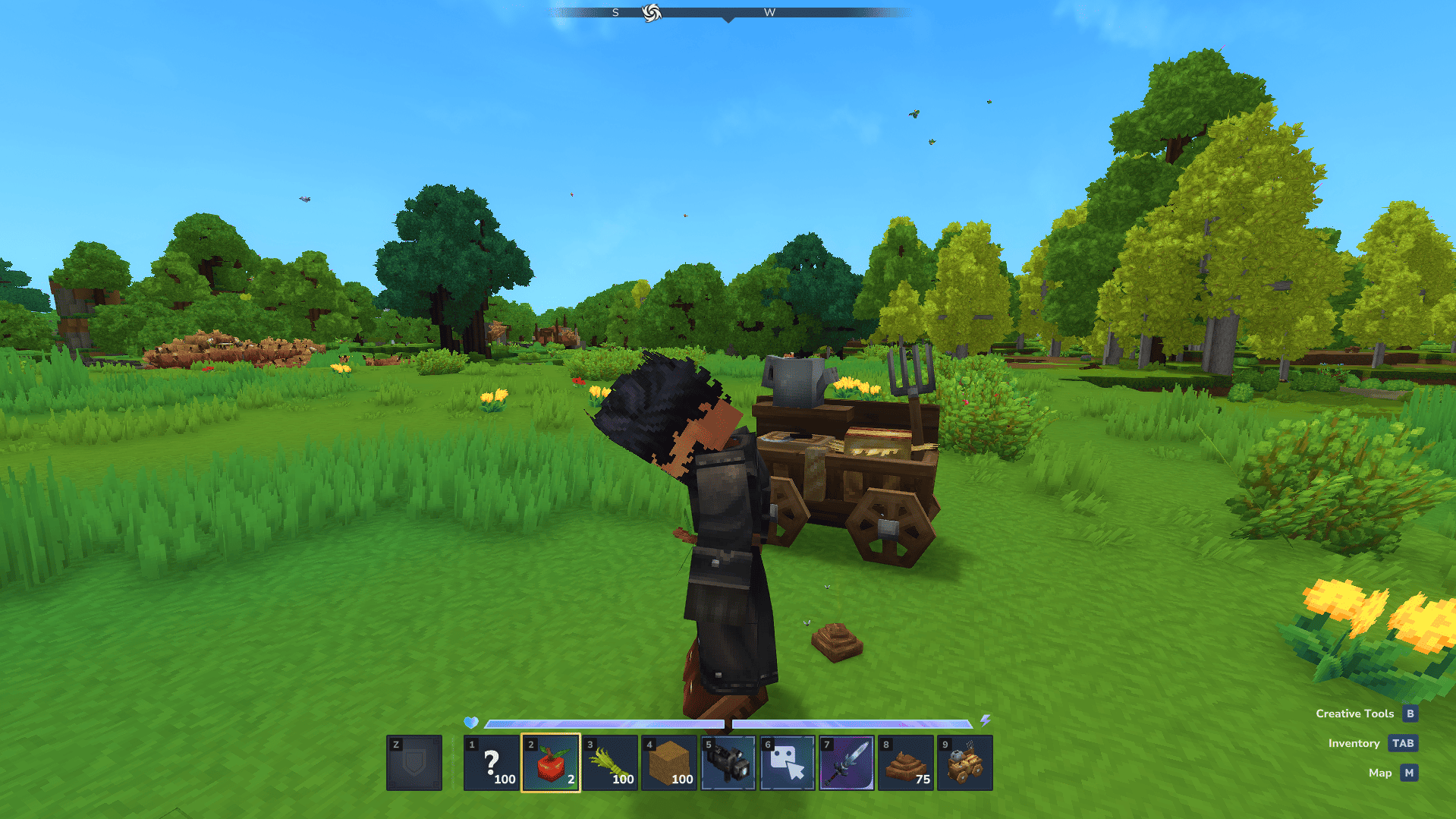Image resolution: width=1456 pixels, height=819 pixels.
Task: Equip the black camera tool slot
Action: 728,763
